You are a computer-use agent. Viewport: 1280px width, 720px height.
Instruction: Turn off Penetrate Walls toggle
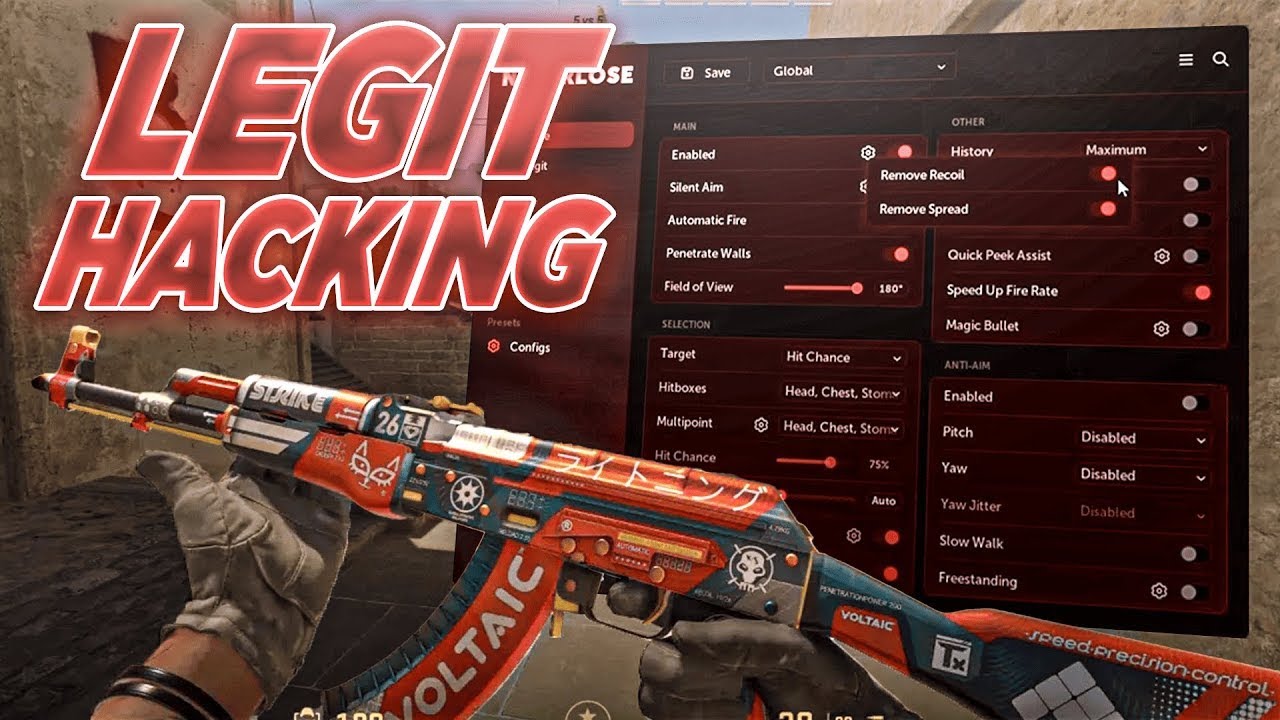tap(898, 254)
